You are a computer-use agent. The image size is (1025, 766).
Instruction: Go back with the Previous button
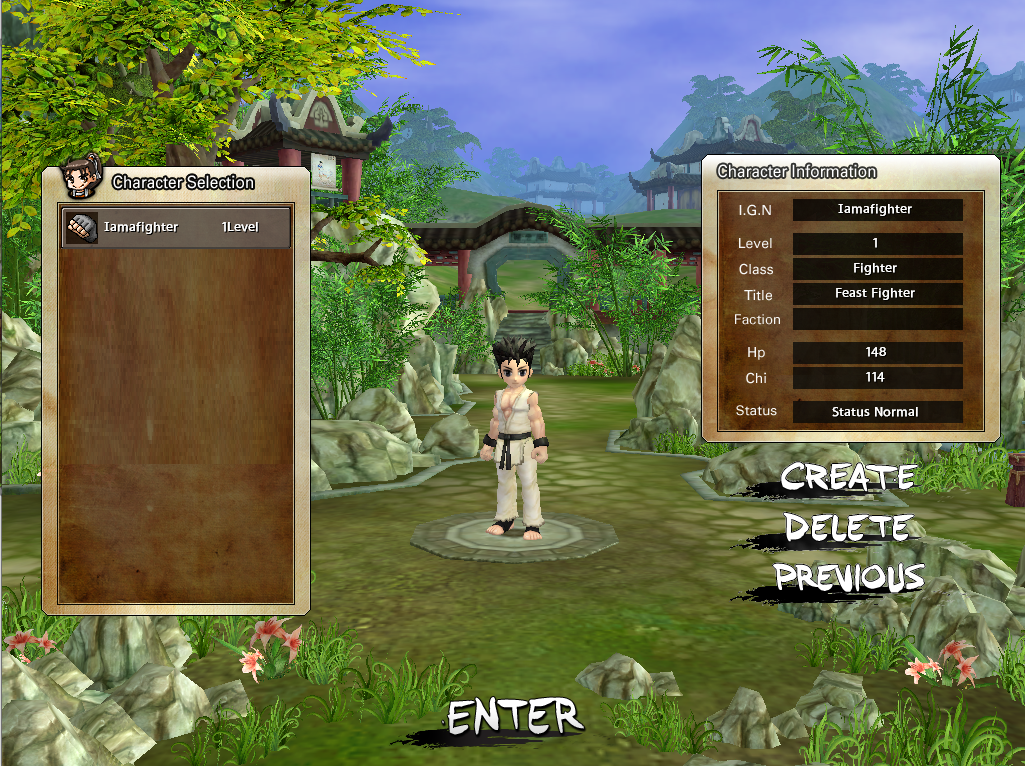click(x=849, y=577)
